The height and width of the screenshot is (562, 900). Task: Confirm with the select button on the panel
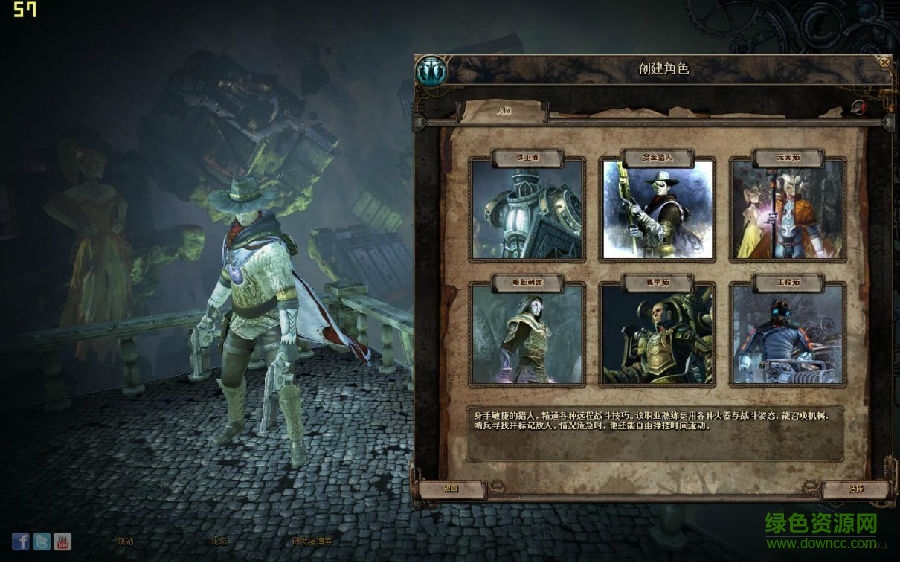(855, 489)
